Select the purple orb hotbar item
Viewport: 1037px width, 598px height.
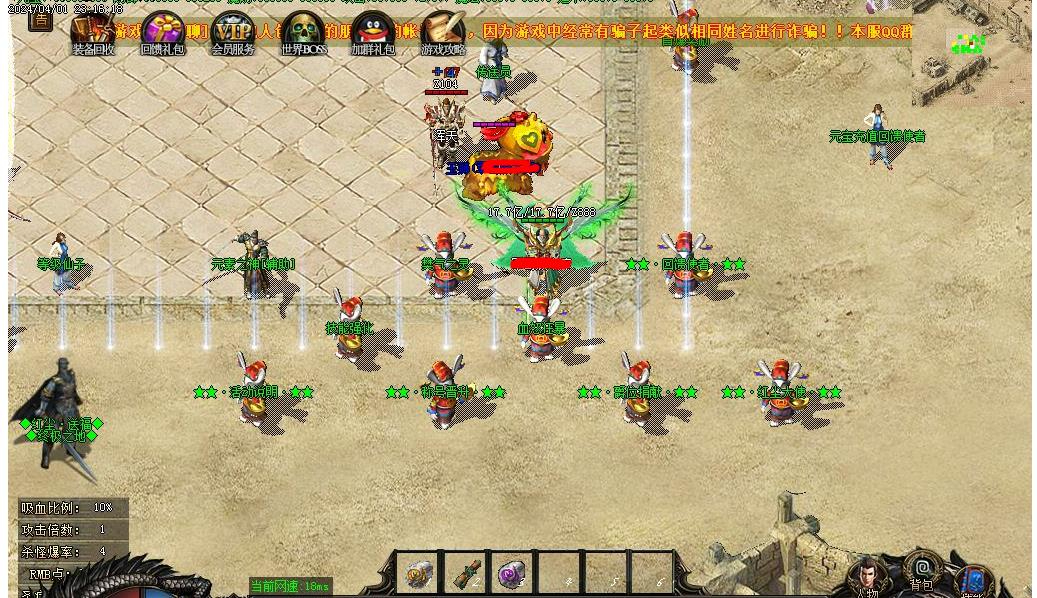tap(513, 574)
